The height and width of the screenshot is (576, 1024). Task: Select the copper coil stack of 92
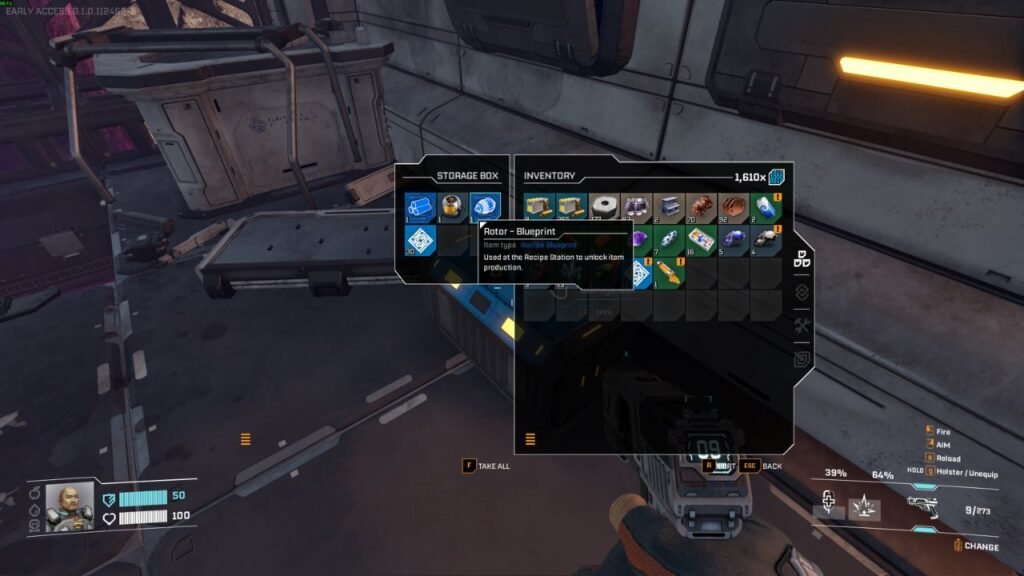click(x=732, y=207)
